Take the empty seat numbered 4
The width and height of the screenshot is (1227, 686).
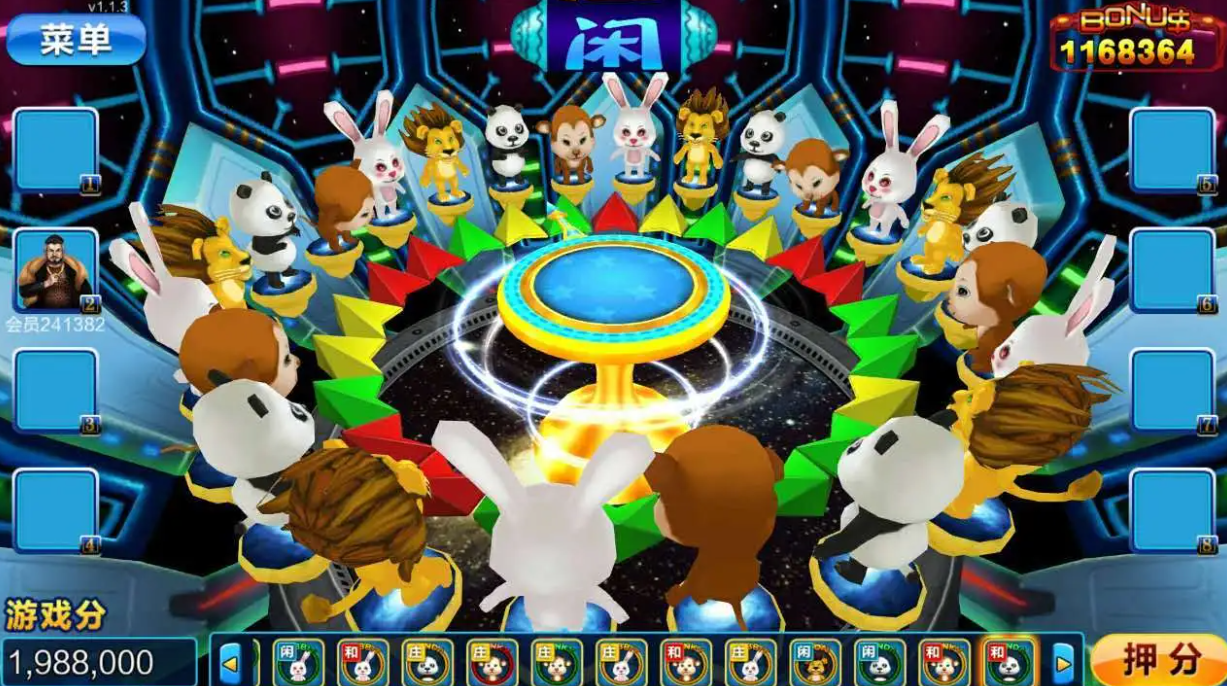[55, 510]
